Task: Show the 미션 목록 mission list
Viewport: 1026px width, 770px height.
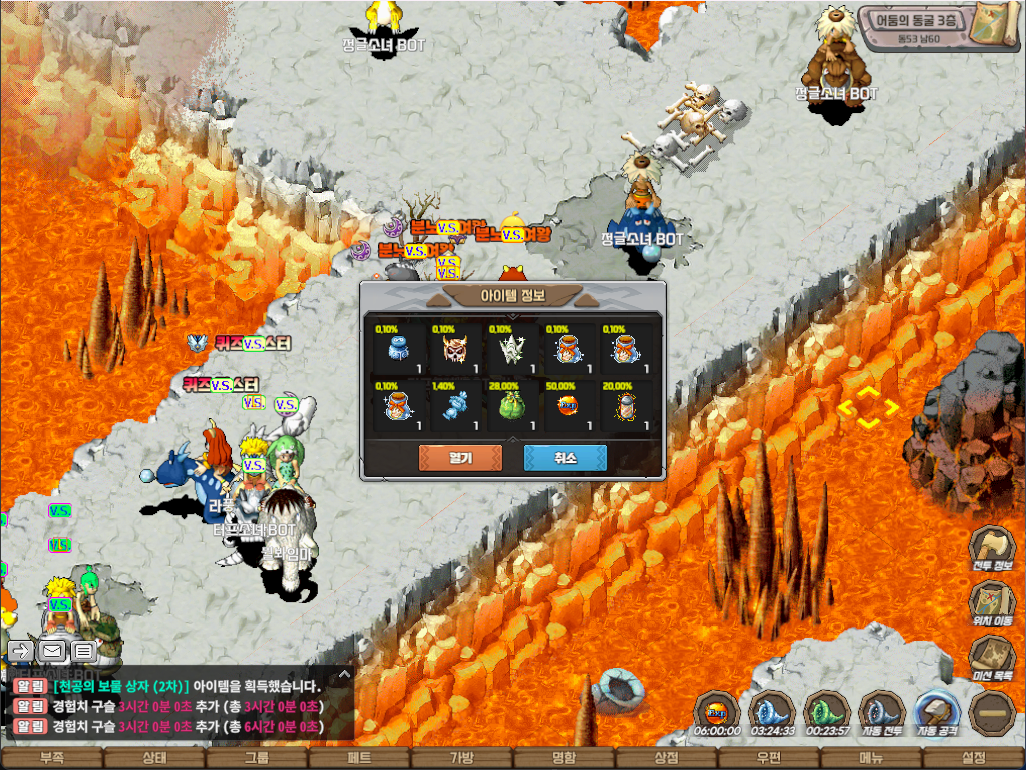Action: 993,659
